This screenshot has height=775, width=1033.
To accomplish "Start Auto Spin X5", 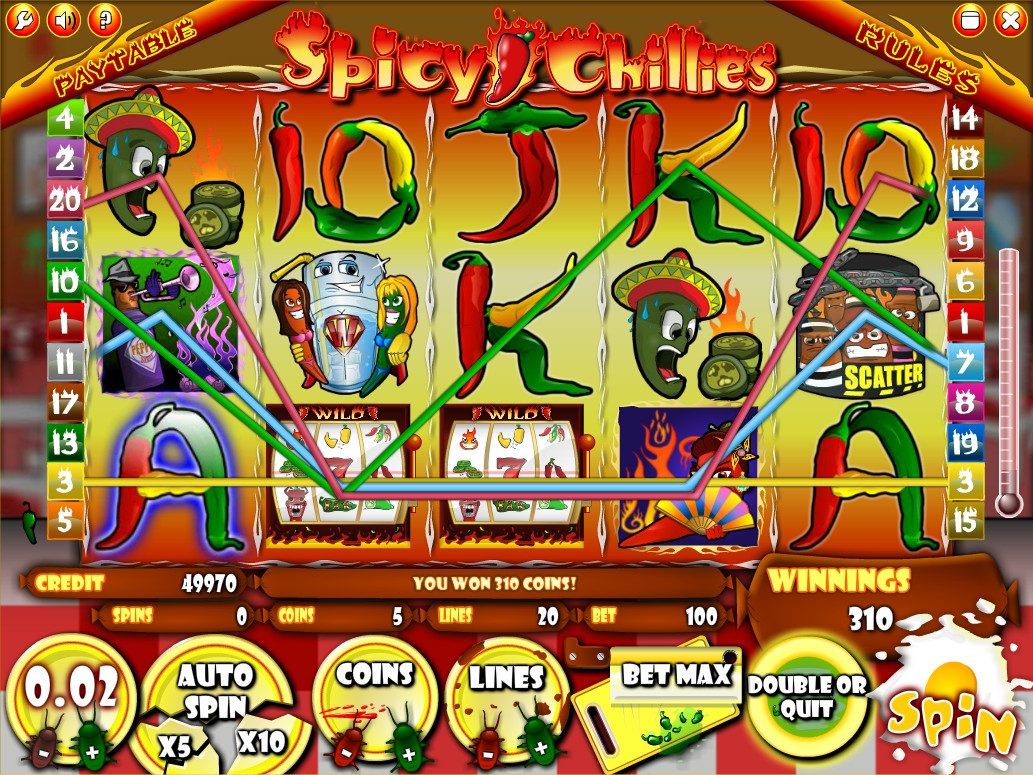I will (x=177, y=745).
